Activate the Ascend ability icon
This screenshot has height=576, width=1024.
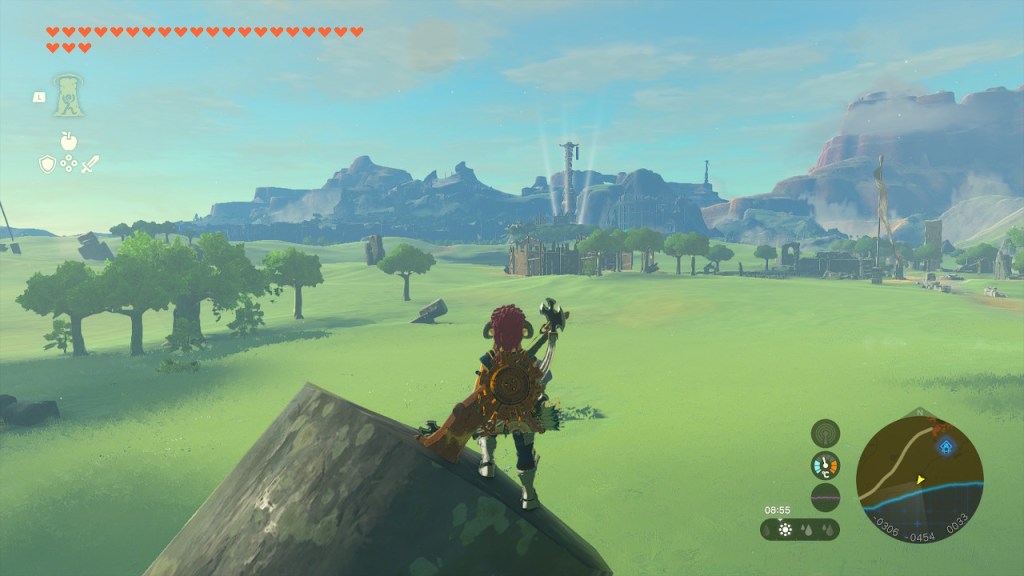click(x=69, y=95)
